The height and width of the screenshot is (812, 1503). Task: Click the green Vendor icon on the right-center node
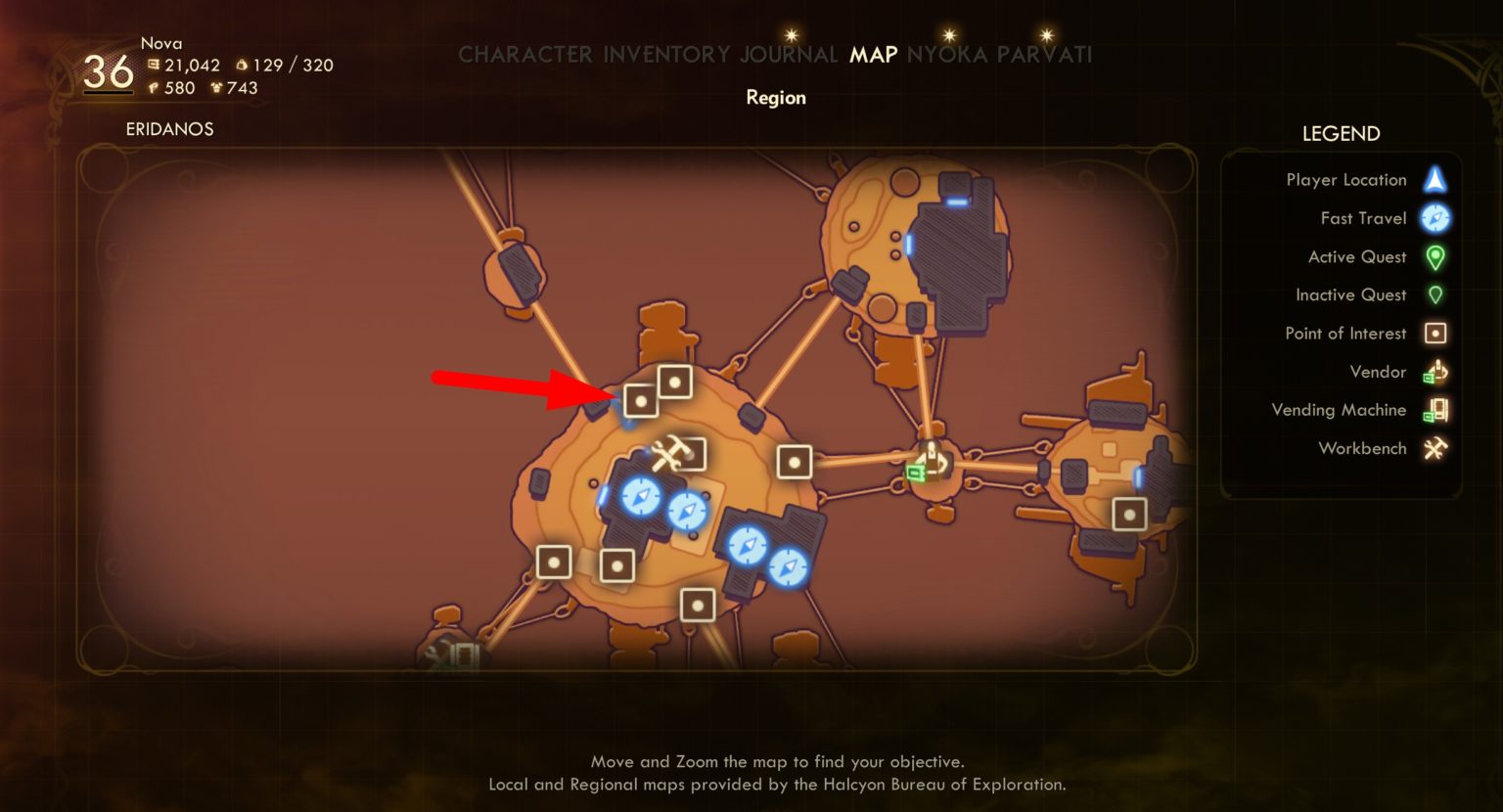click(930, 462)
